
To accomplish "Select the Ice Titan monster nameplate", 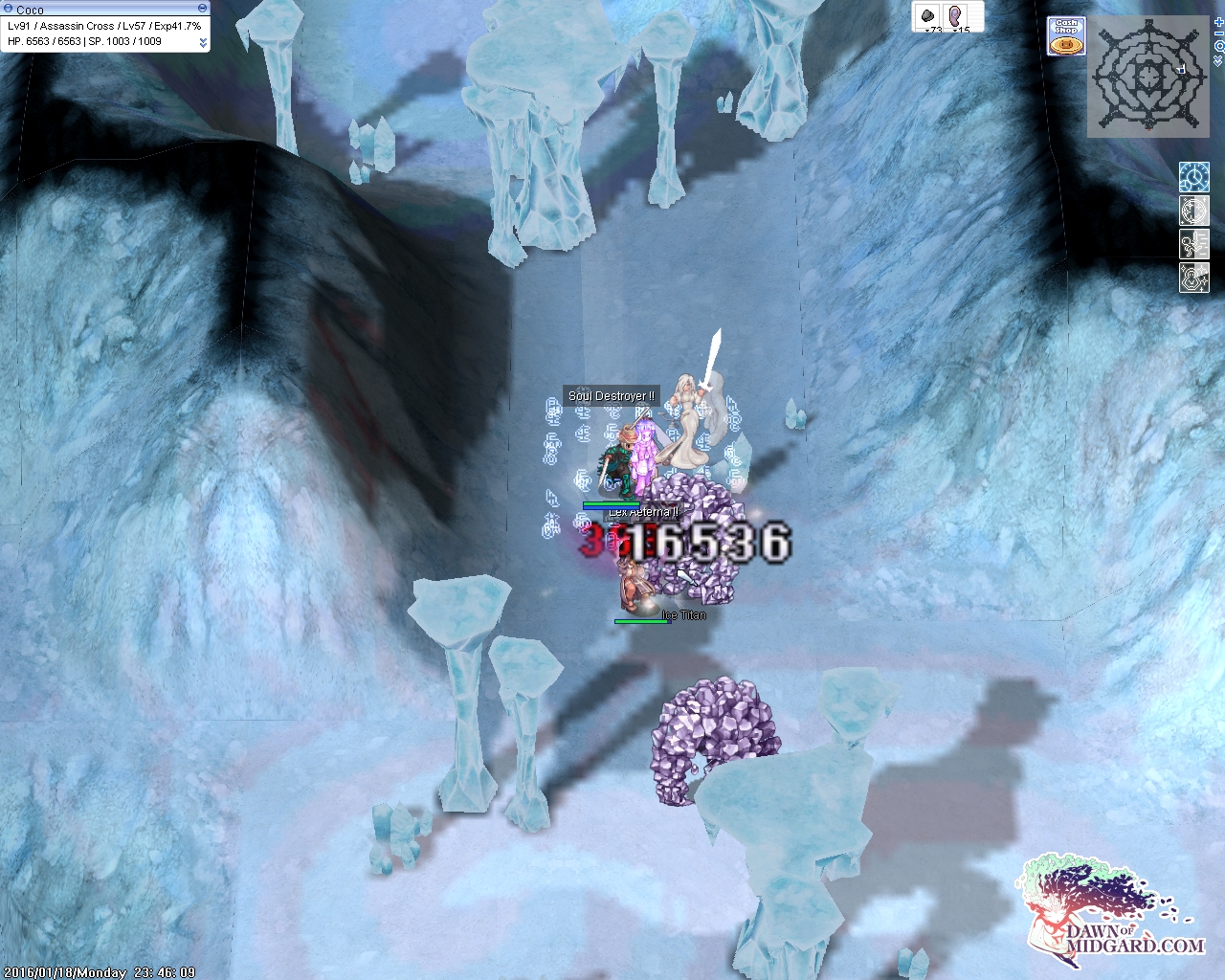I will [x=684, y=615].
